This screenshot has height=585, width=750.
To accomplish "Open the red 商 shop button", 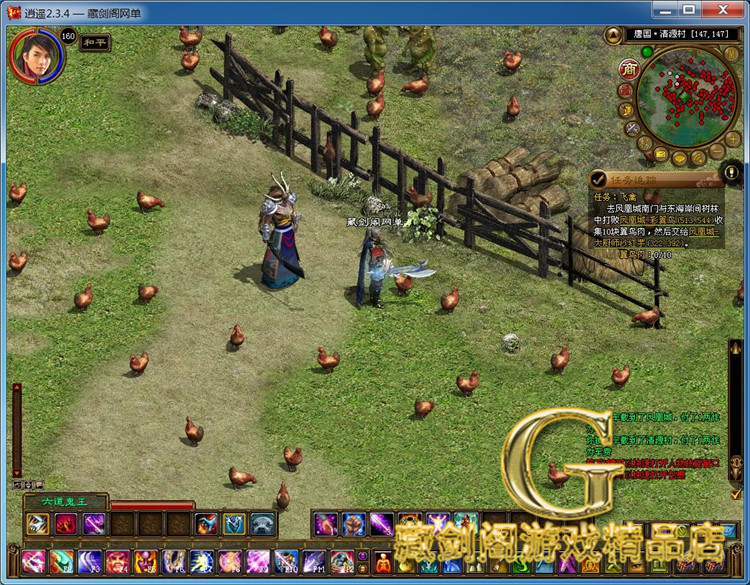I will 629,68.
